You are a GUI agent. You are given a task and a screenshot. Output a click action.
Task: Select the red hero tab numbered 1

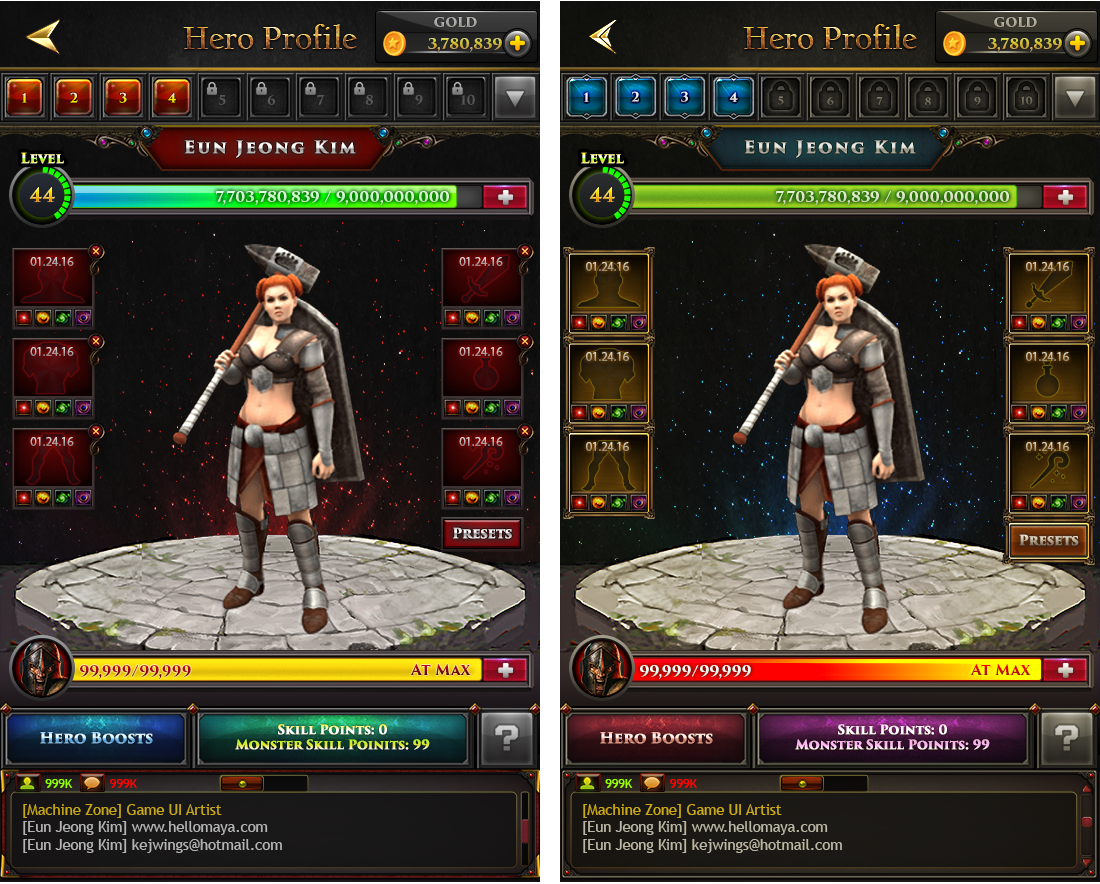click(26, 98)
